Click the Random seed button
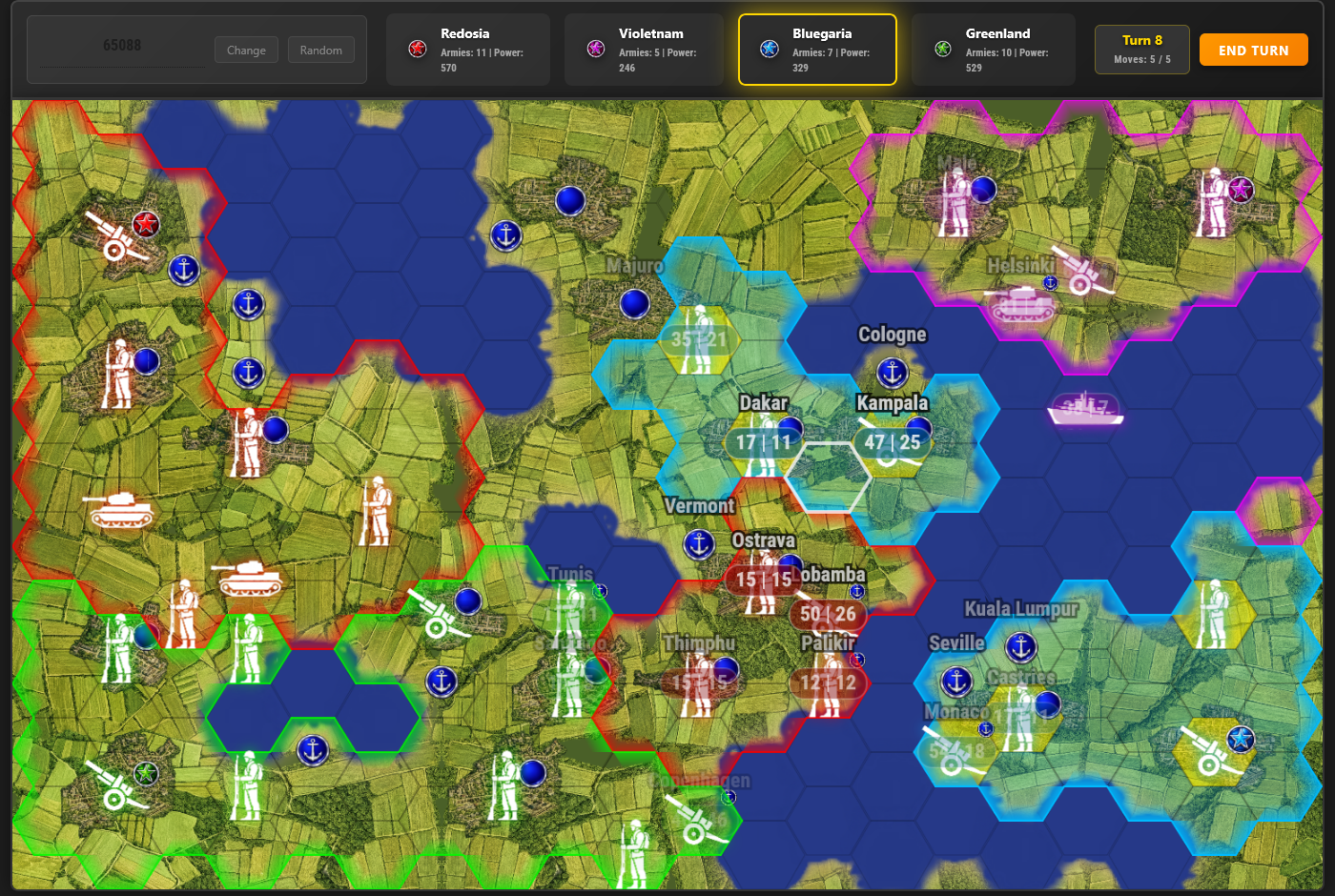The height and width of the screenshot is (896, 1335). point(321,50)
